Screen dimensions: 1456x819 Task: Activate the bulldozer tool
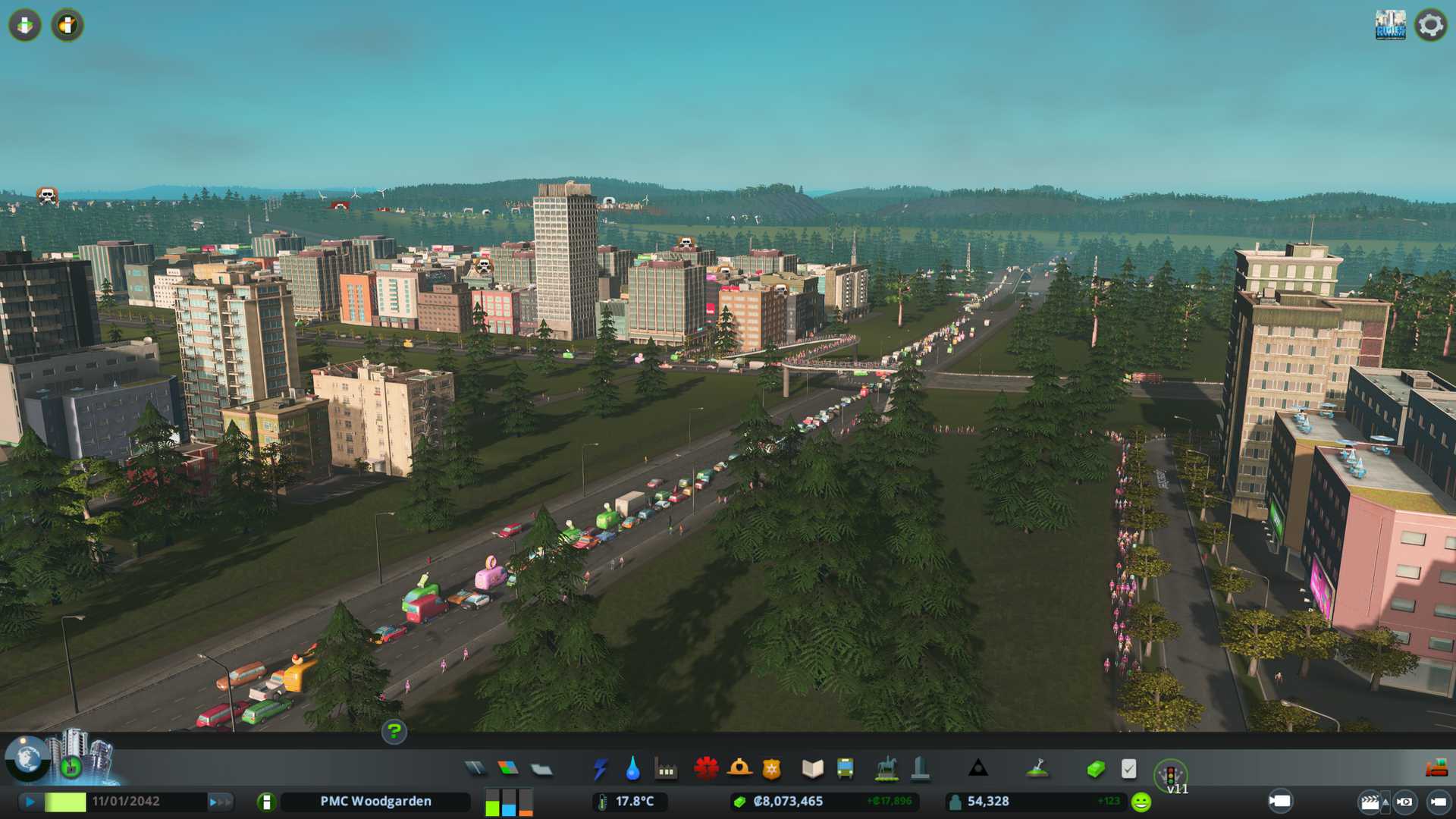1436,769
